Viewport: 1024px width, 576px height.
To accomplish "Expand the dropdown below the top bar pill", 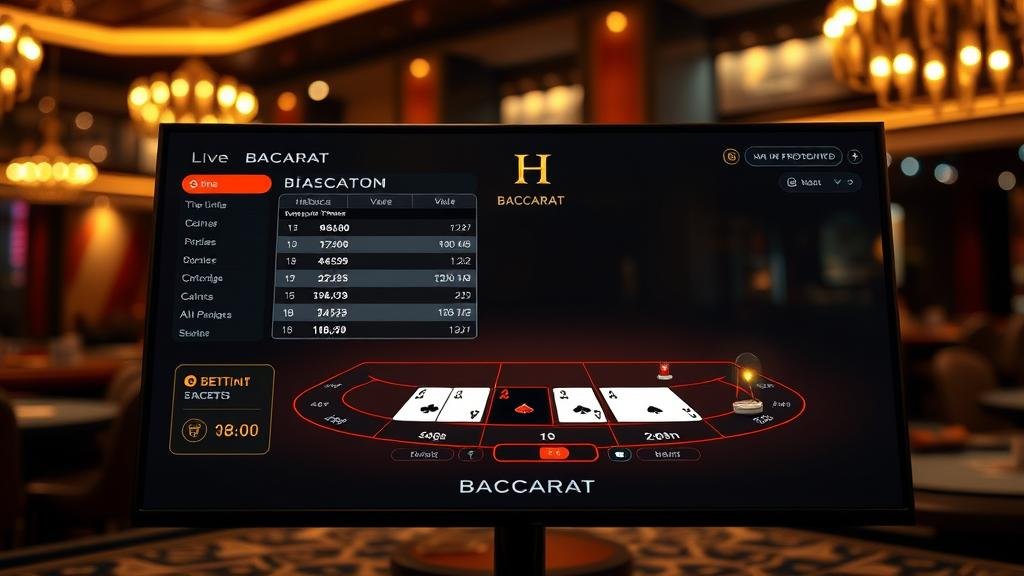I will point(819,183).
